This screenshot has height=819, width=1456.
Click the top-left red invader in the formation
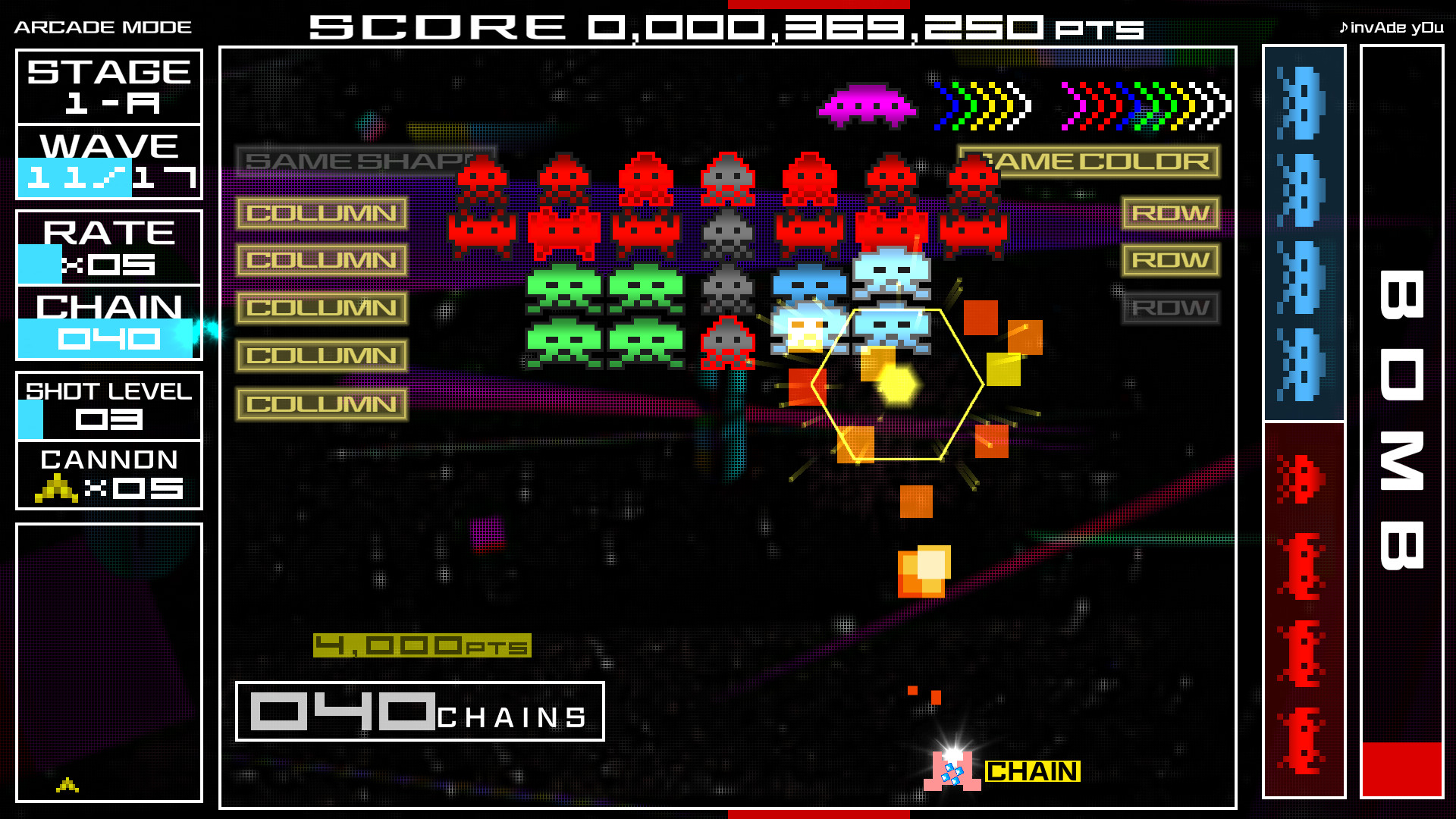coord(483,178)
